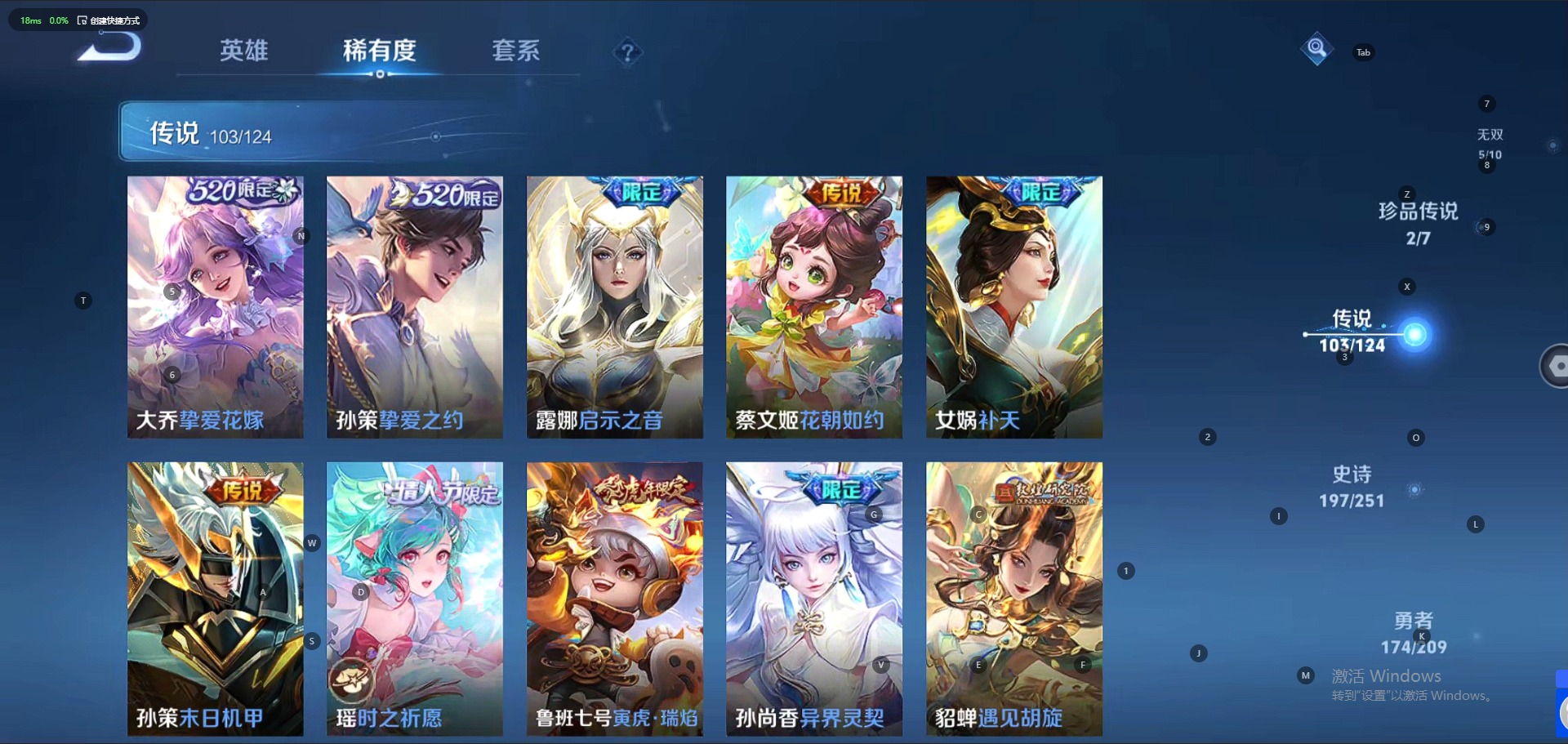Select the 稀有度 tab
1568x744 pixels.
point(379,51)
